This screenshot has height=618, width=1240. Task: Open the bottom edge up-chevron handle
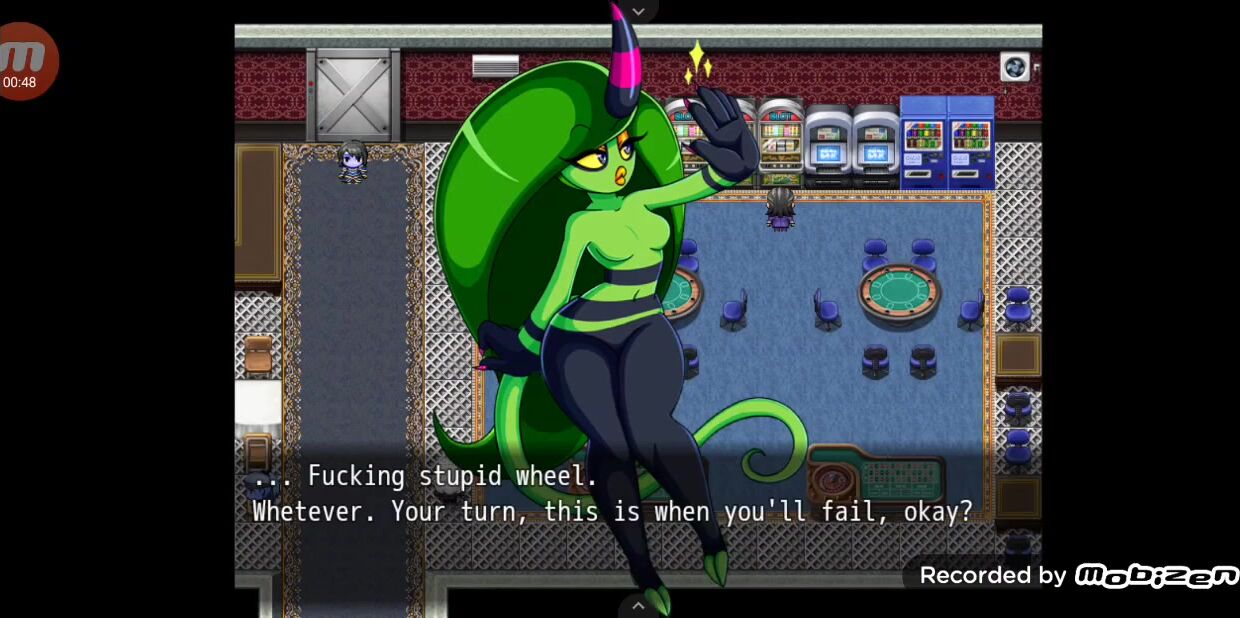[x=638, y=605]
